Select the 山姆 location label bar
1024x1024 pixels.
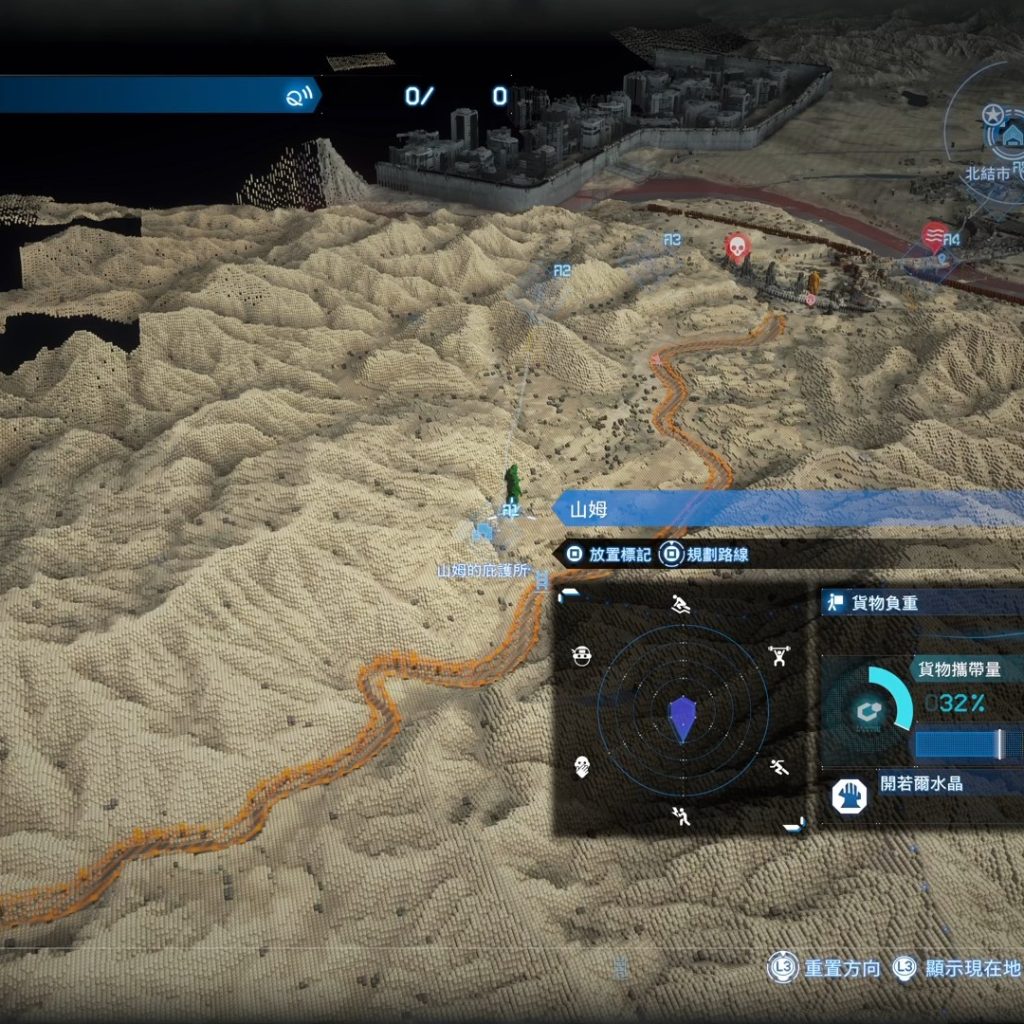pyautogui.click(x=790, y=510)
